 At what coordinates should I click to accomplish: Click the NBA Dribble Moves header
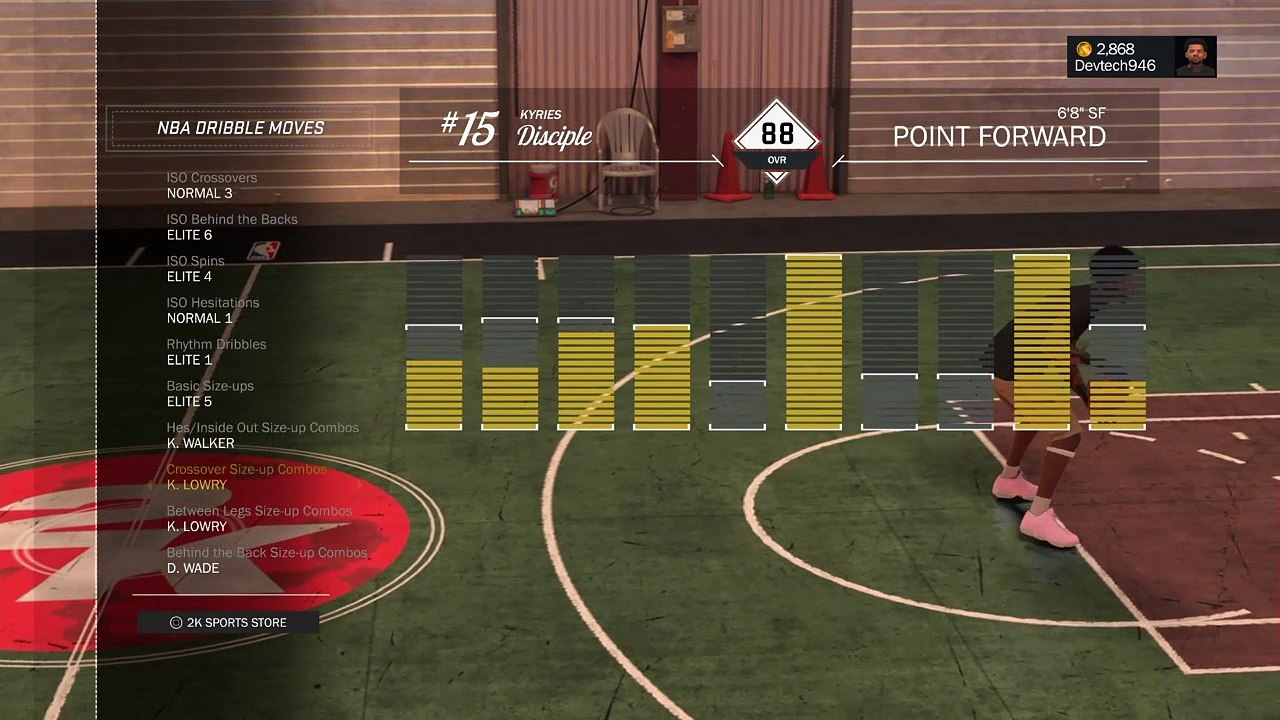click(x=240, y=128)
